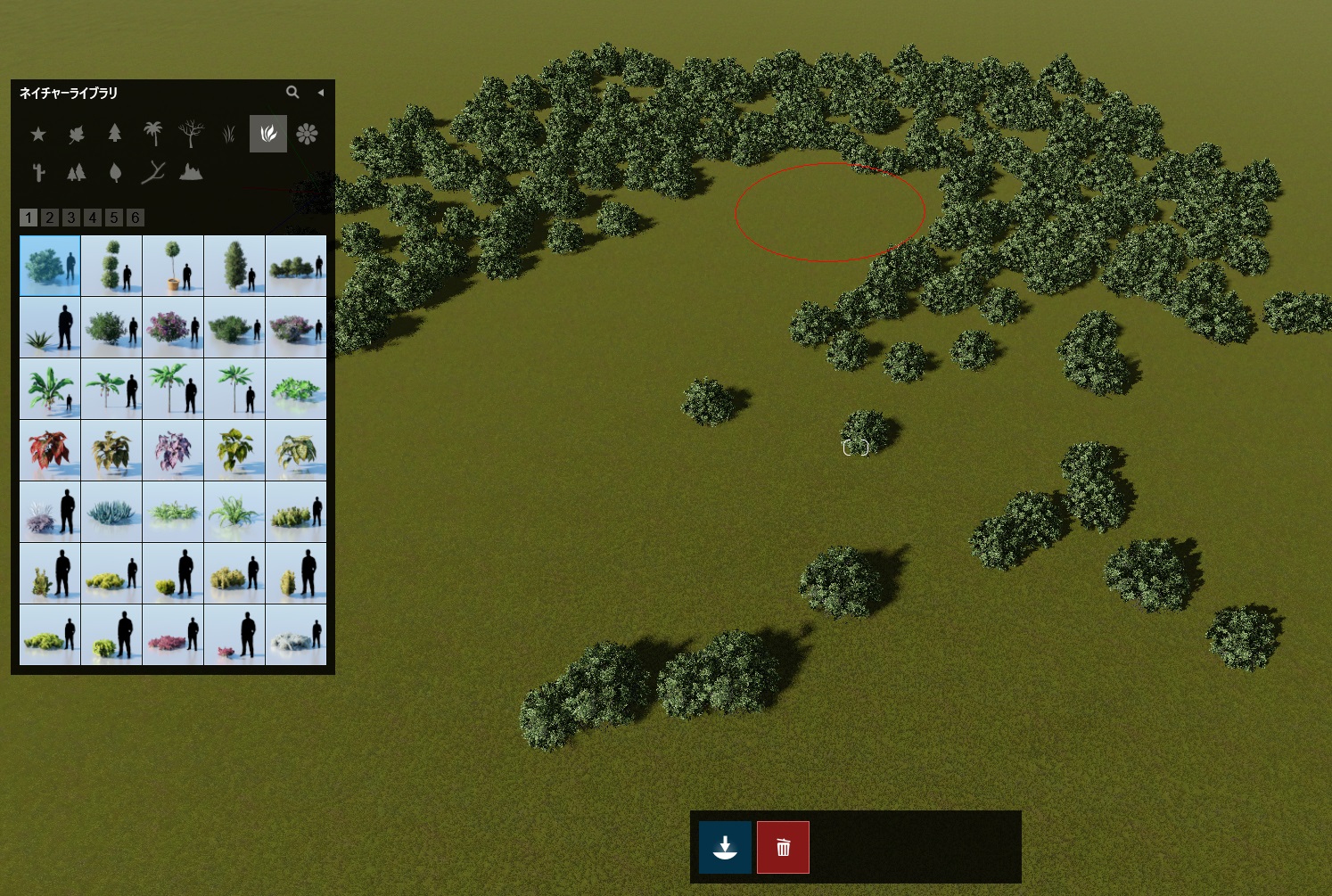The image size is (1332, 896).
Task: Pick the red-leaved plant thumbnail
Action: [50, 450]
